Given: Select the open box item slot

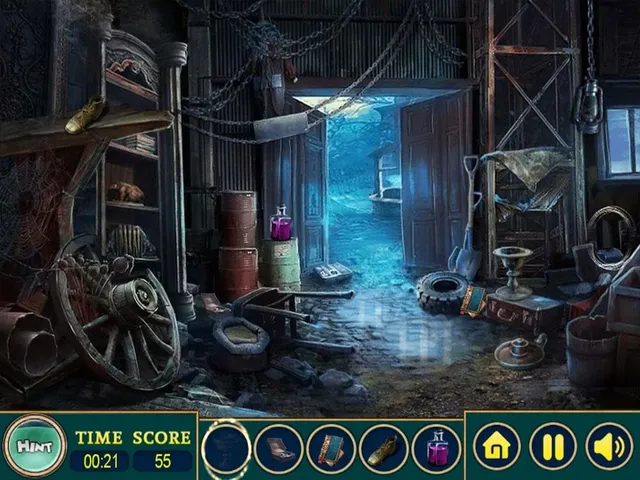Looking at the screenshot, I should [279, 449].
